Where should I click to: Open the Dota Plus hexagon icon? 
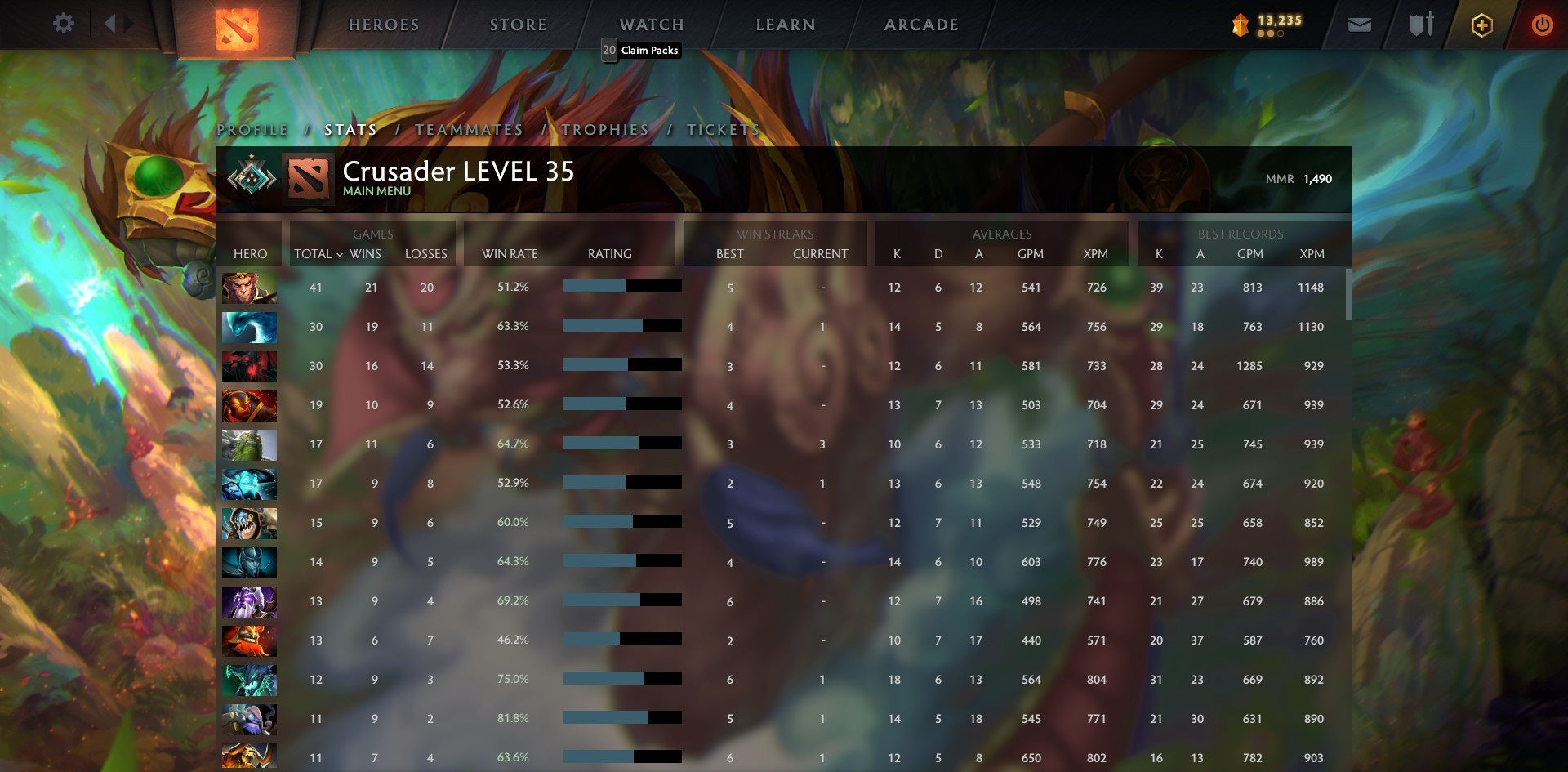[x=1481, y=25]
